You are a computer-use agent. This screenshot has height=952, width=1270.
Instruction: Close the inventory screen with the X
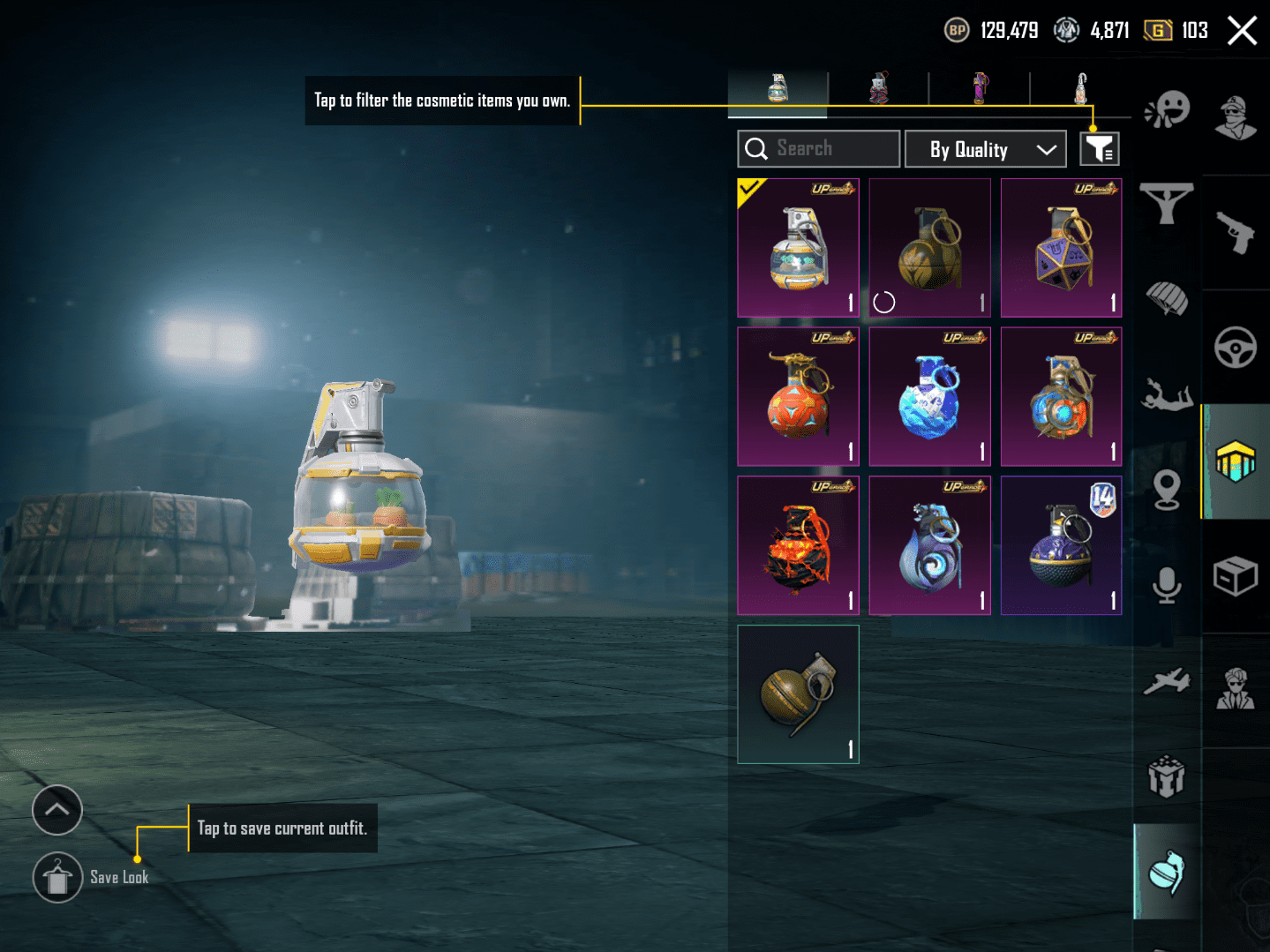coord(1242,31)
